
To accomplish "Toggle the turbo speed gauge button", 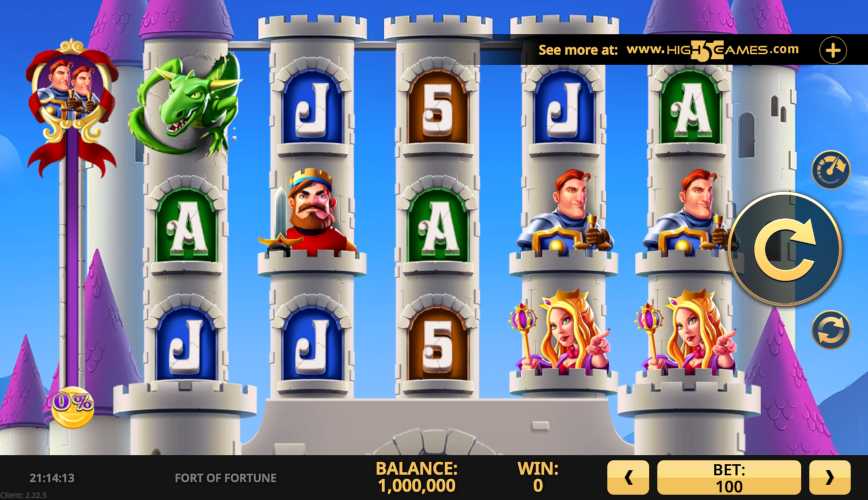I will click(830, 170).
